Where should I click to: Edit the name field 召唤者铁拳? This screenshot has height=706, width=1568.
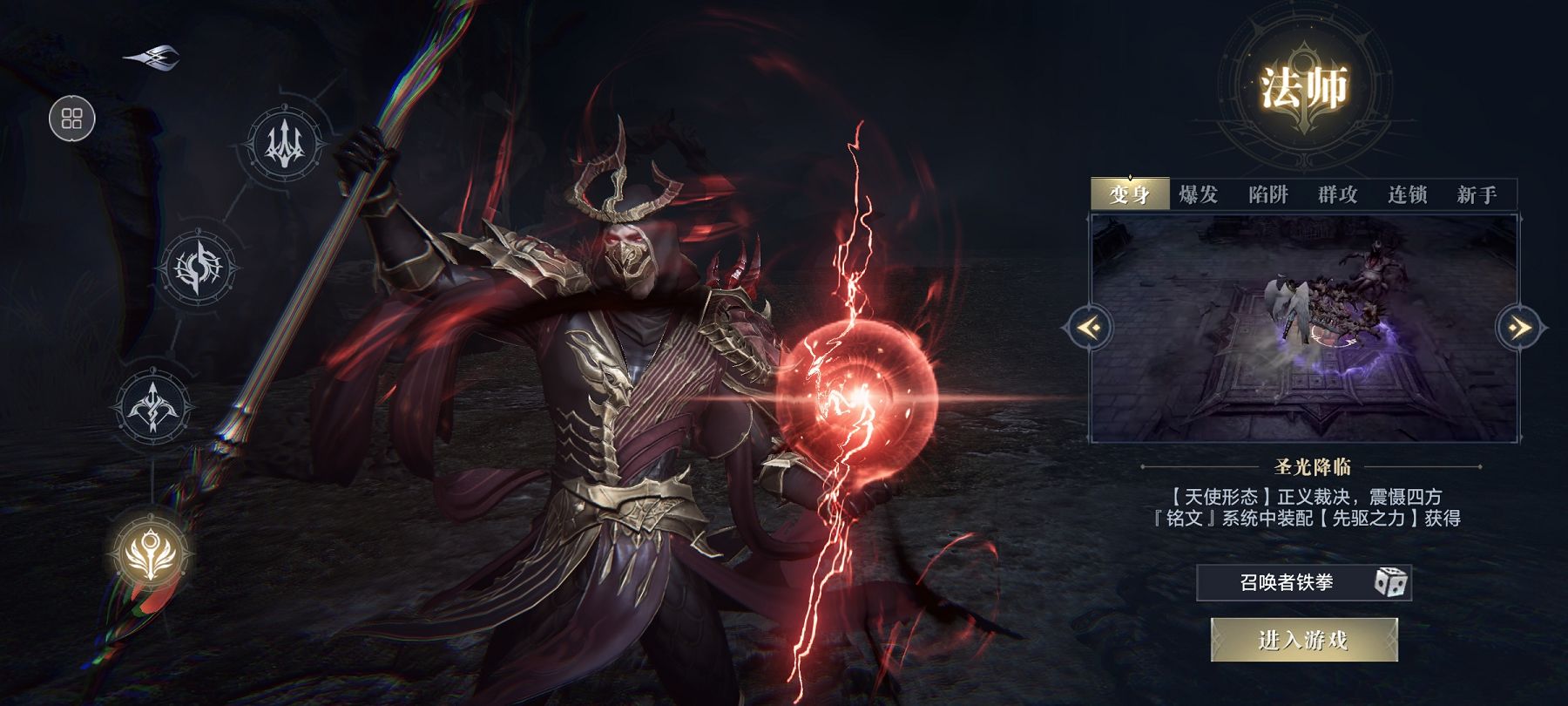pos(1286,582)
